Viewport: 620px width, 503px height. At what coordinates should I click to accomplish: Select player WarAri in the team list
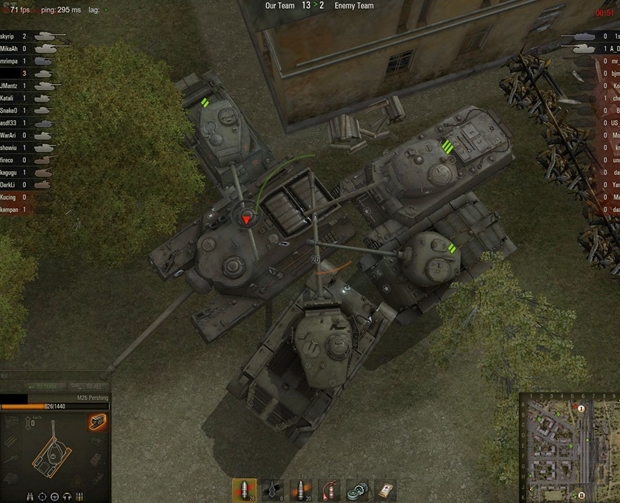tap(12, 135)
